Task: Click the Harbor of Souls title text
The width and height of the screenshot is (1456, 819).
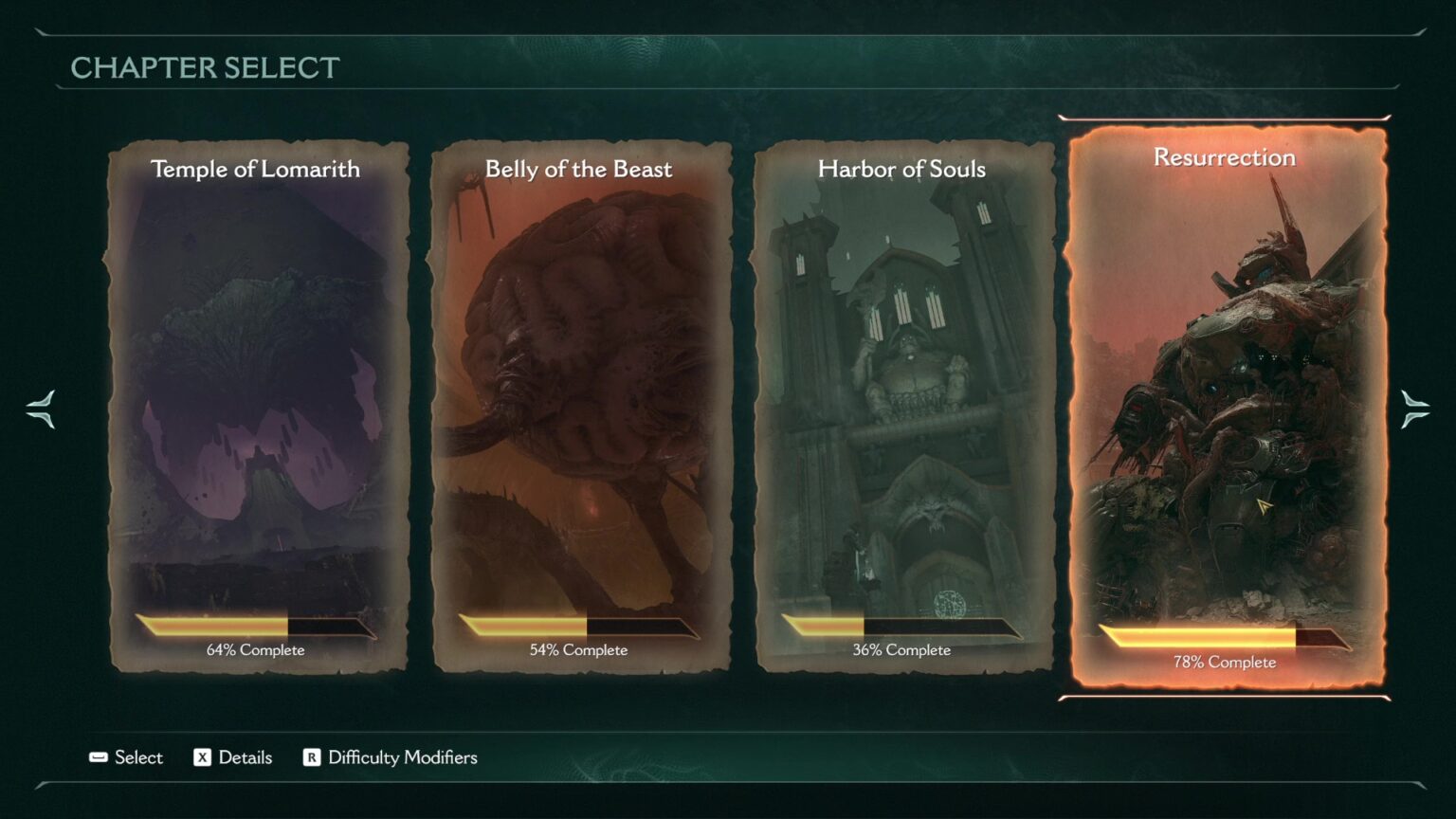Action: point(901,170)
